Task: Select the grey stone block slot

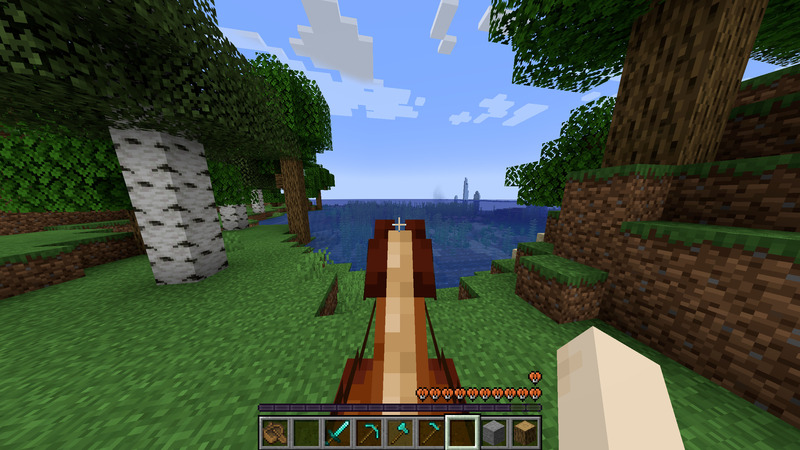Action: [493, 432]
